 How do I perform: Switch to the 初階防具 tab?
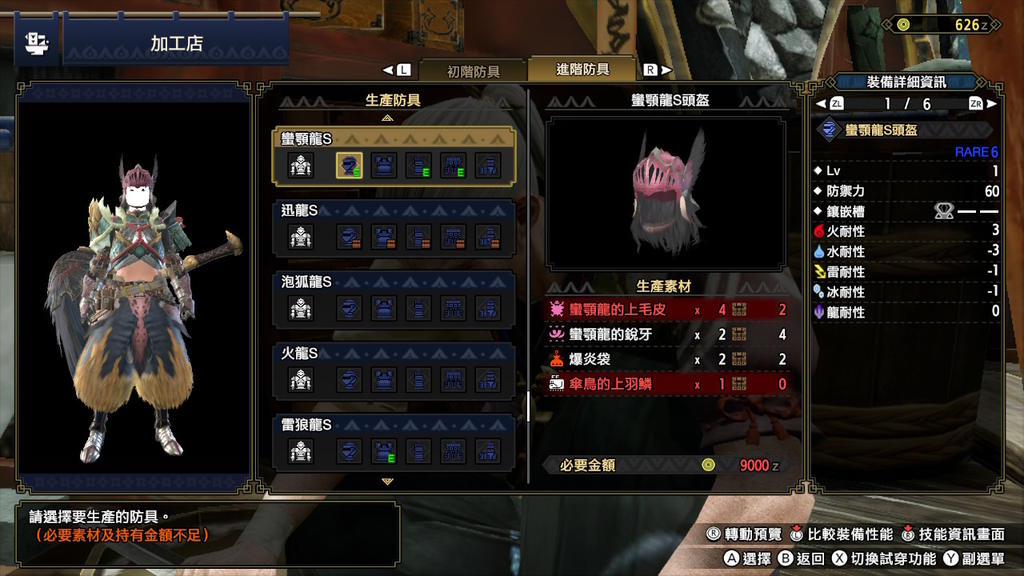[x=473, y=71]
